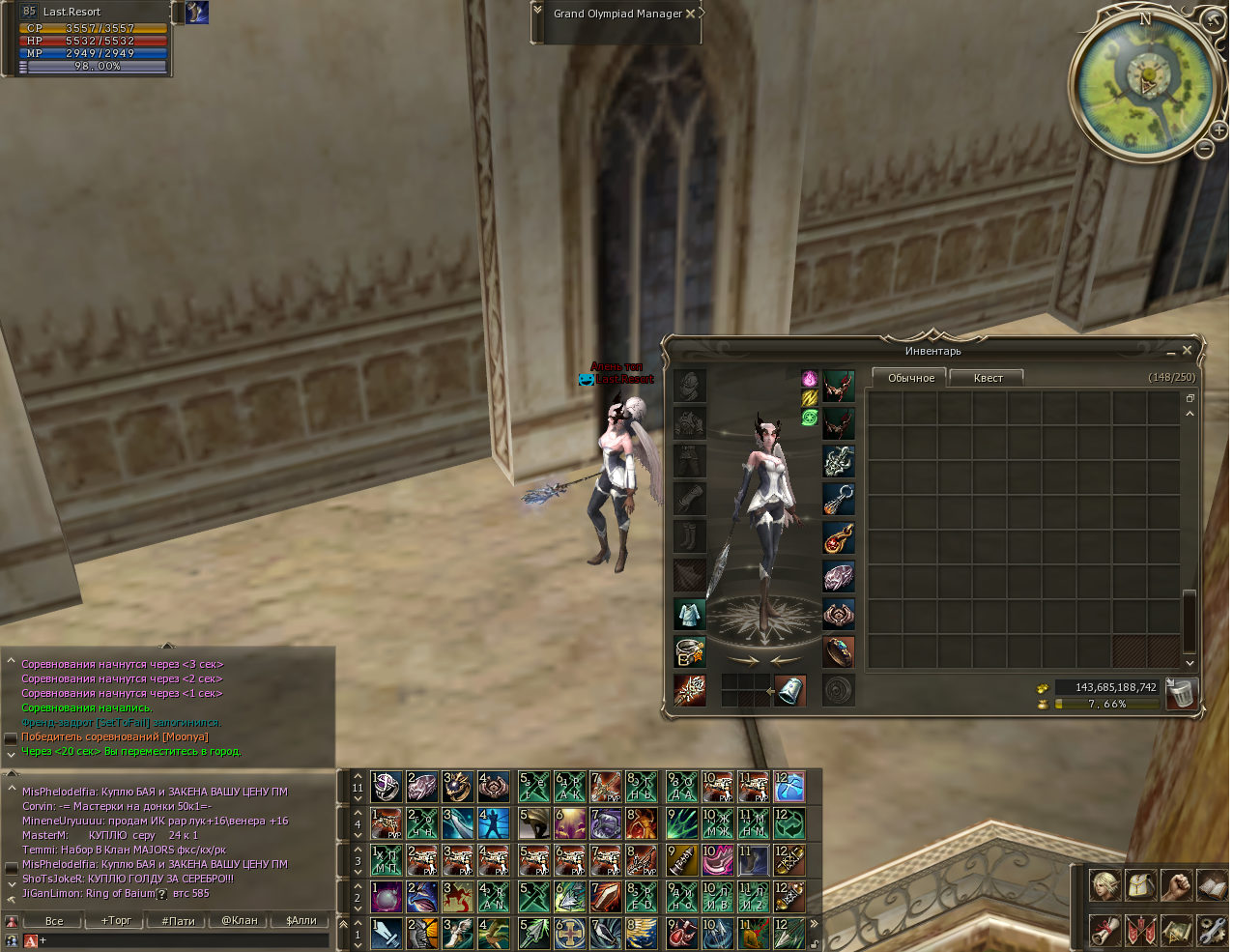This screenshot has height=952, width=1233.
Task: Select the #Пати party chat tab
Action: pos(178,920)
